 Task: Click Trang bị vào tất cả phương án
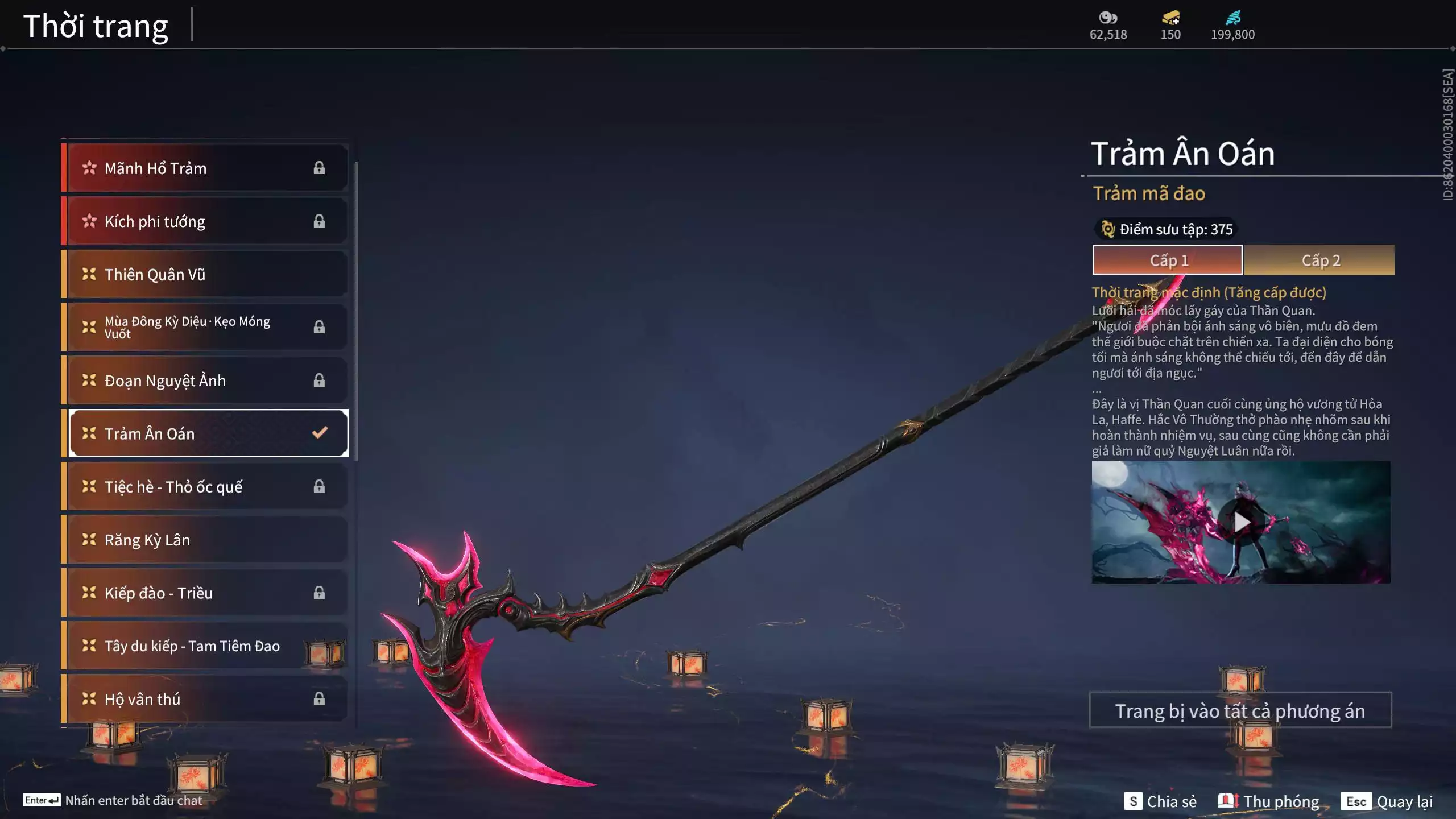pyautogui.click(x=1240, y=710)
